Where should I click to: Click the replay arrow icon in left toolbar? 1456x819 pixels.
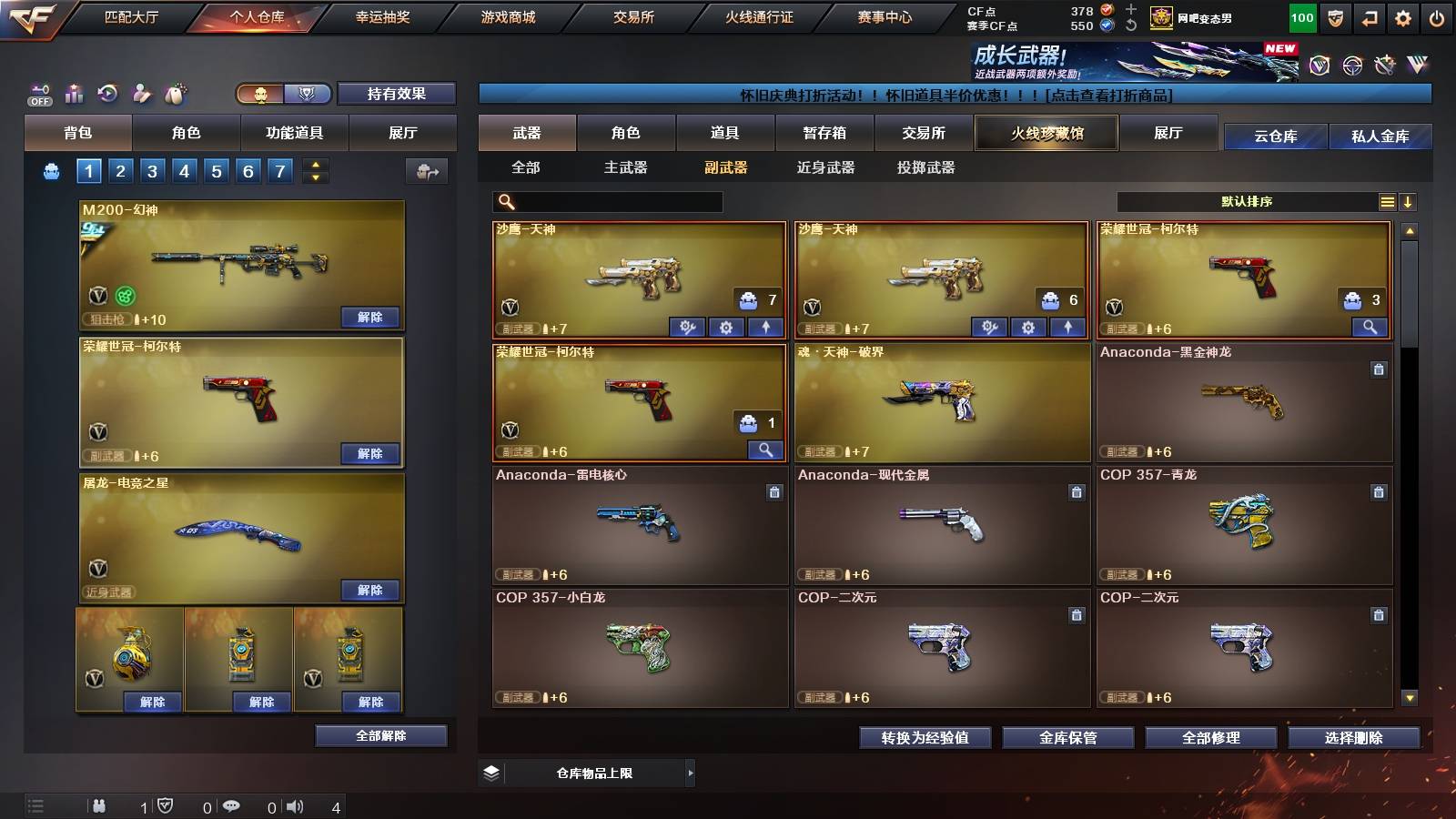106,93
